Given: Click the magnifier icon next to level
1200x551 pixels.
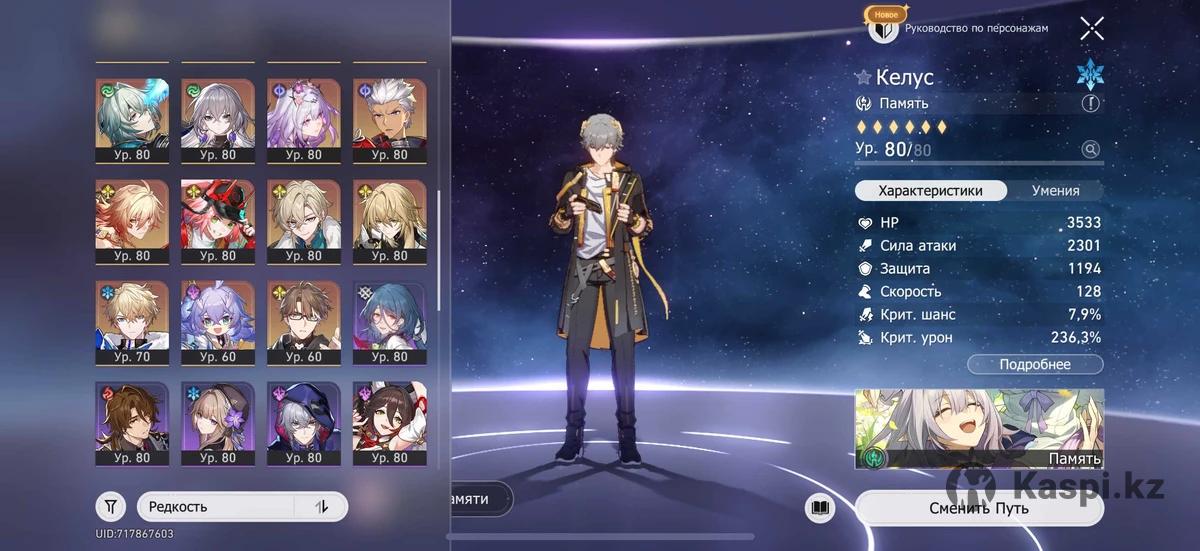Looking at the screenshot, I should coord(1090,150).
